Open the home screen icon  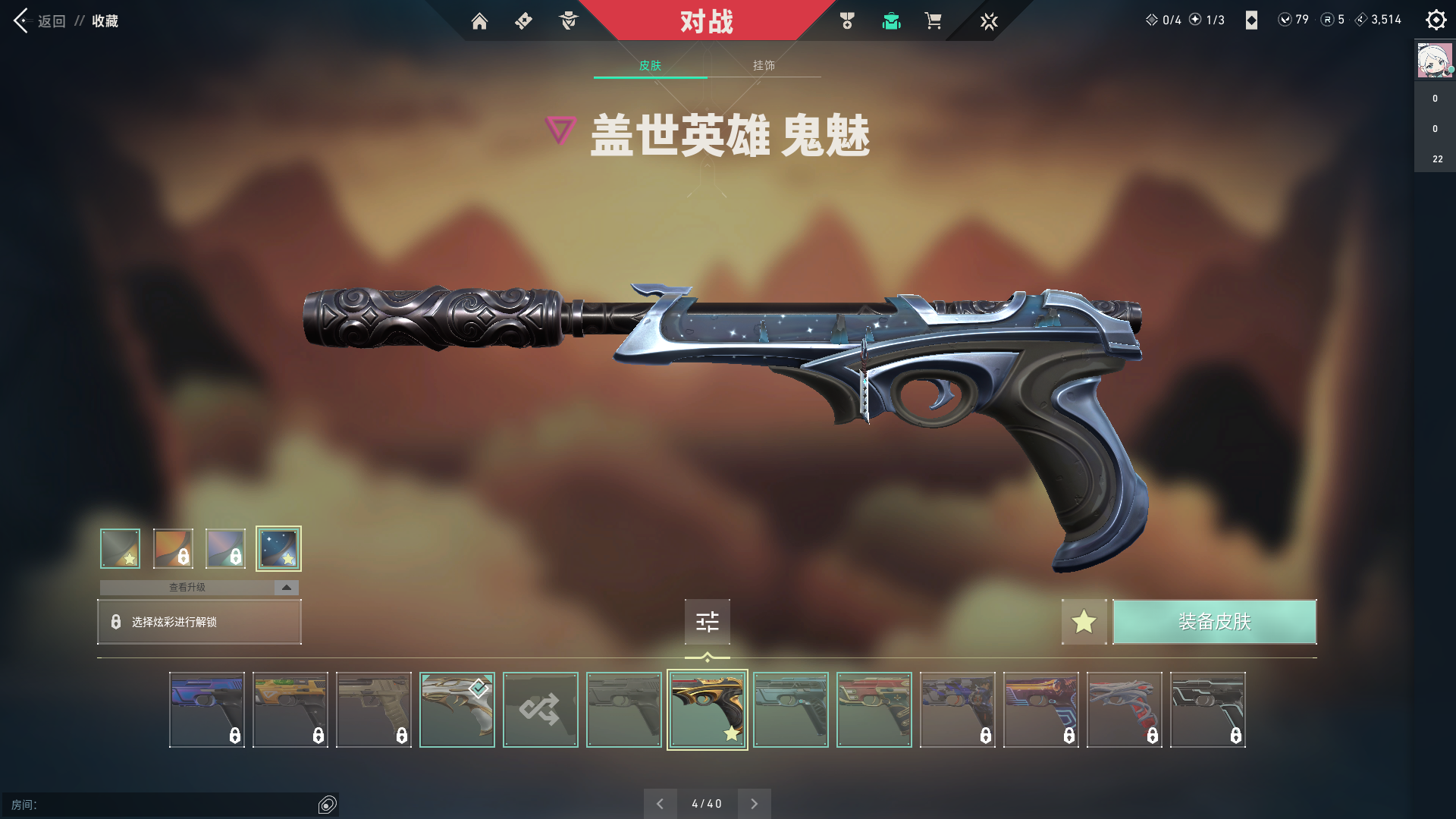(x=479, y=21)
